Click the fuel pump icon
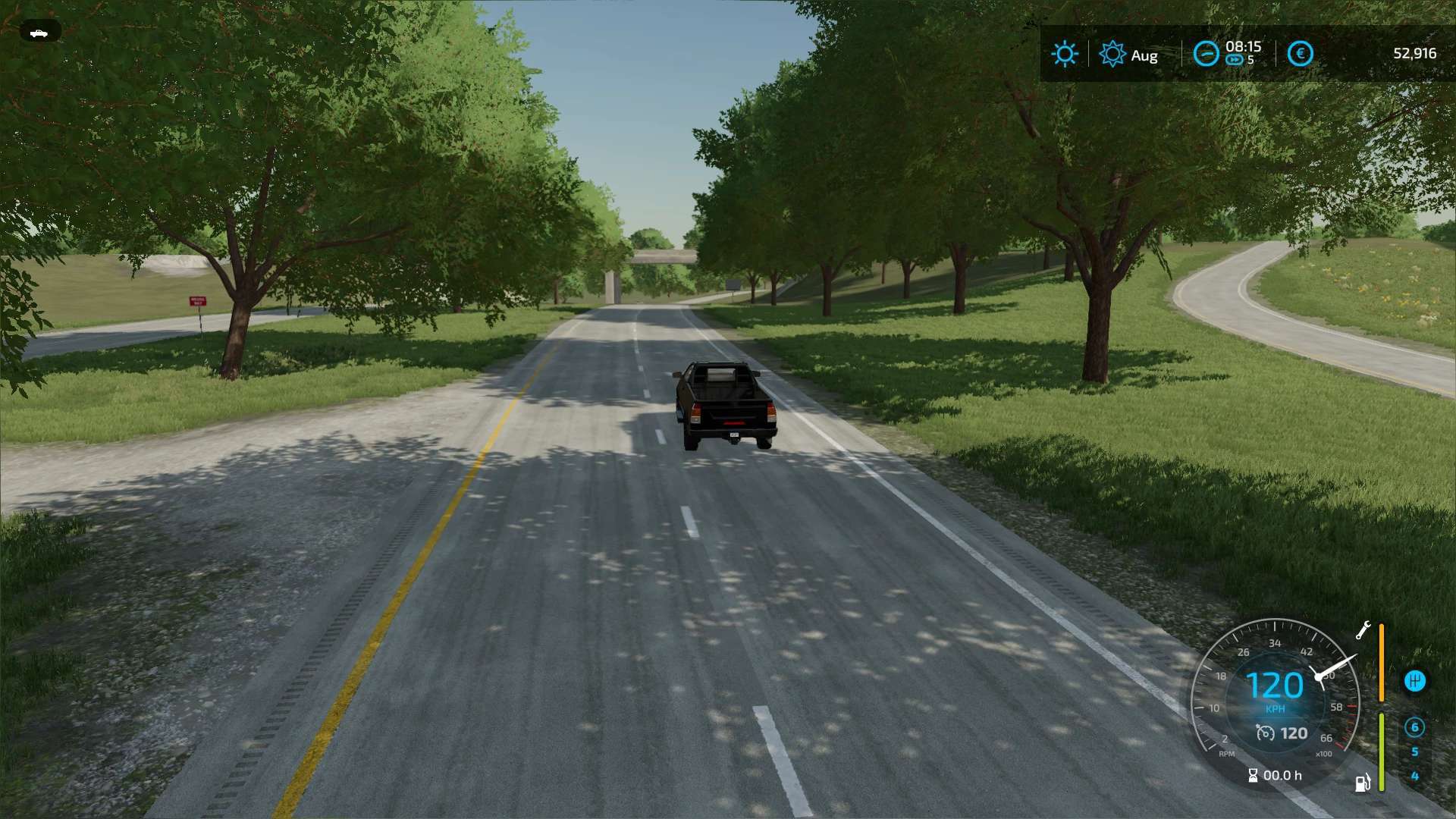The height and width of the screenshot is (819, 1456). pyautogui.click(x=1363, y=783)
